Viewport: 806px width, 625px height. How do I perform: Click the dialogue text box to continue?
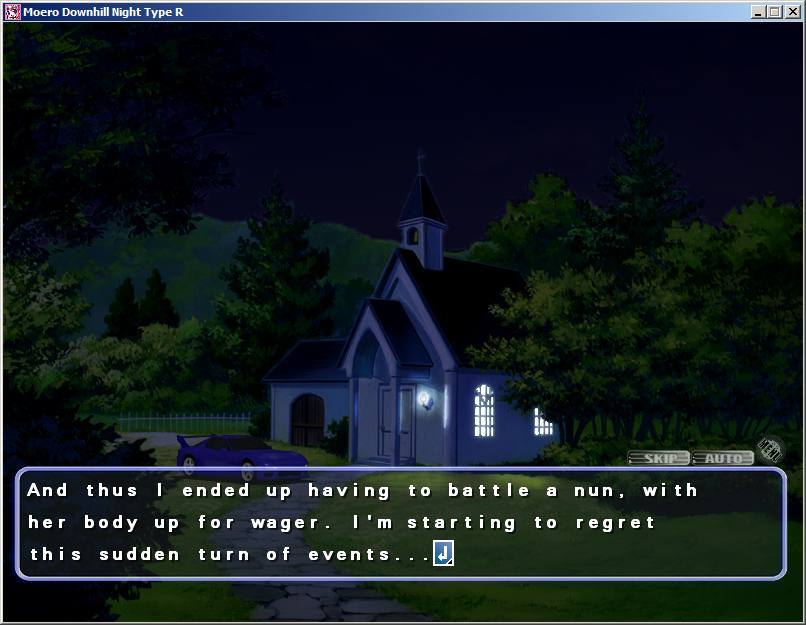[x=400, y=522]
